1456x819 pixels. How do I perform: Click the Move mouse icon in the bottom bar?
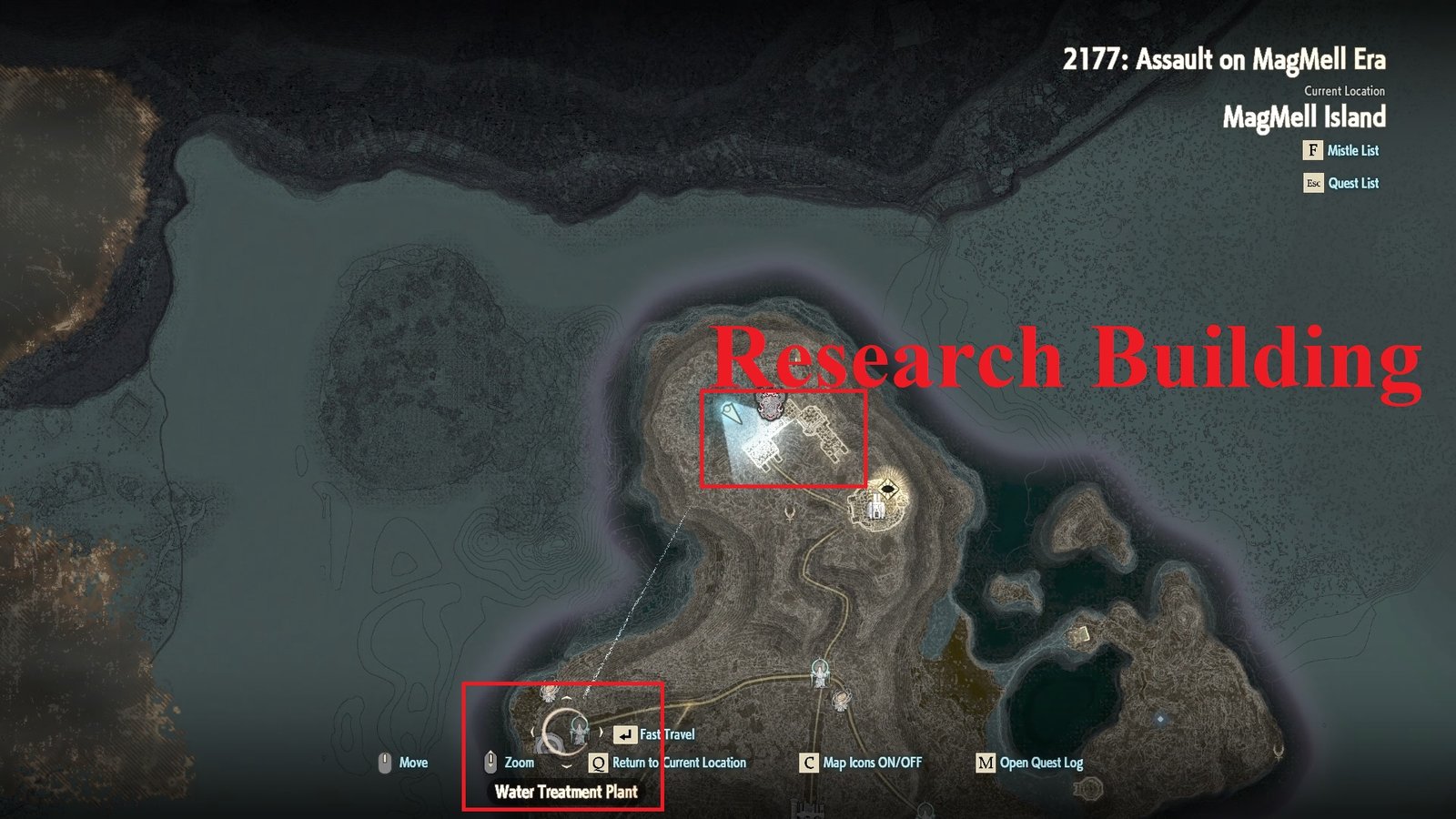[x=386, y=763]
